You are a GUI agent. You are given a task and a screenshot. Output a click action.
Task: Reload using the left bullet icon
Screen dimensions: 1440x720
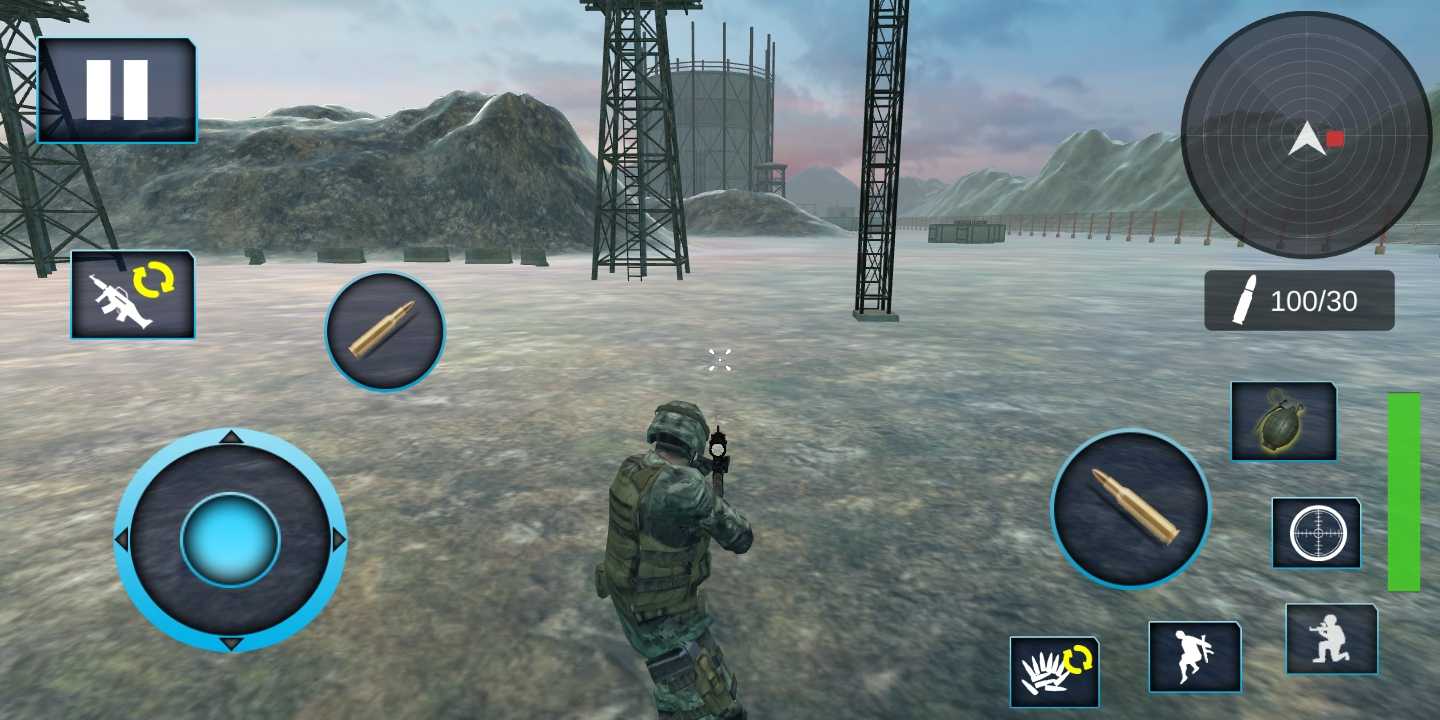(x=384, y=331)
